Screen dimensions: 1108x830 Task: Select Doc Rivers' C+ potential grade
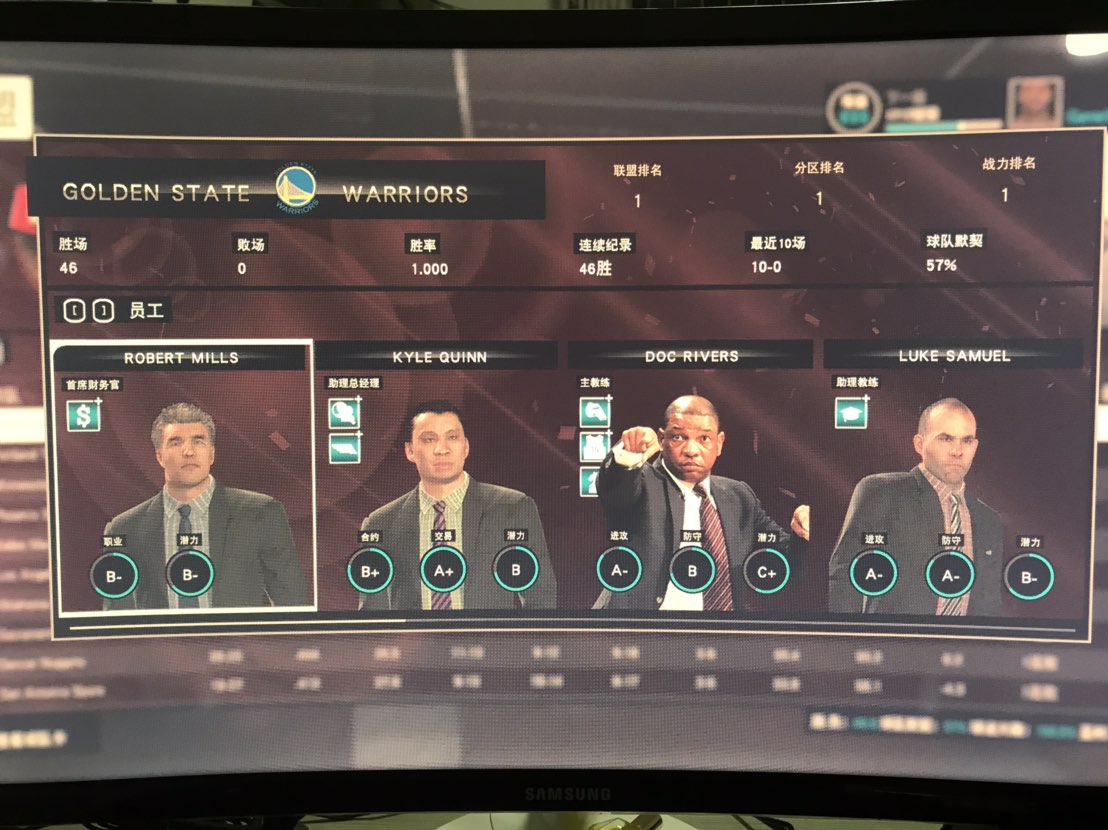tap(766, 571)
